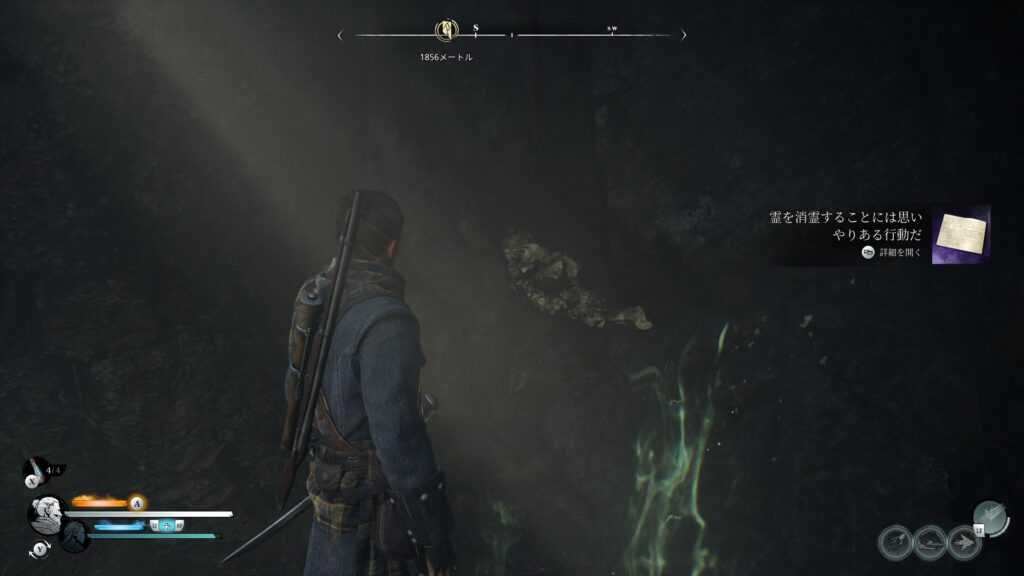Image resolution: width=1024 pixels, height=576 pixels.
Task: Select the dark companion portrait
Action: click(75, 534)
